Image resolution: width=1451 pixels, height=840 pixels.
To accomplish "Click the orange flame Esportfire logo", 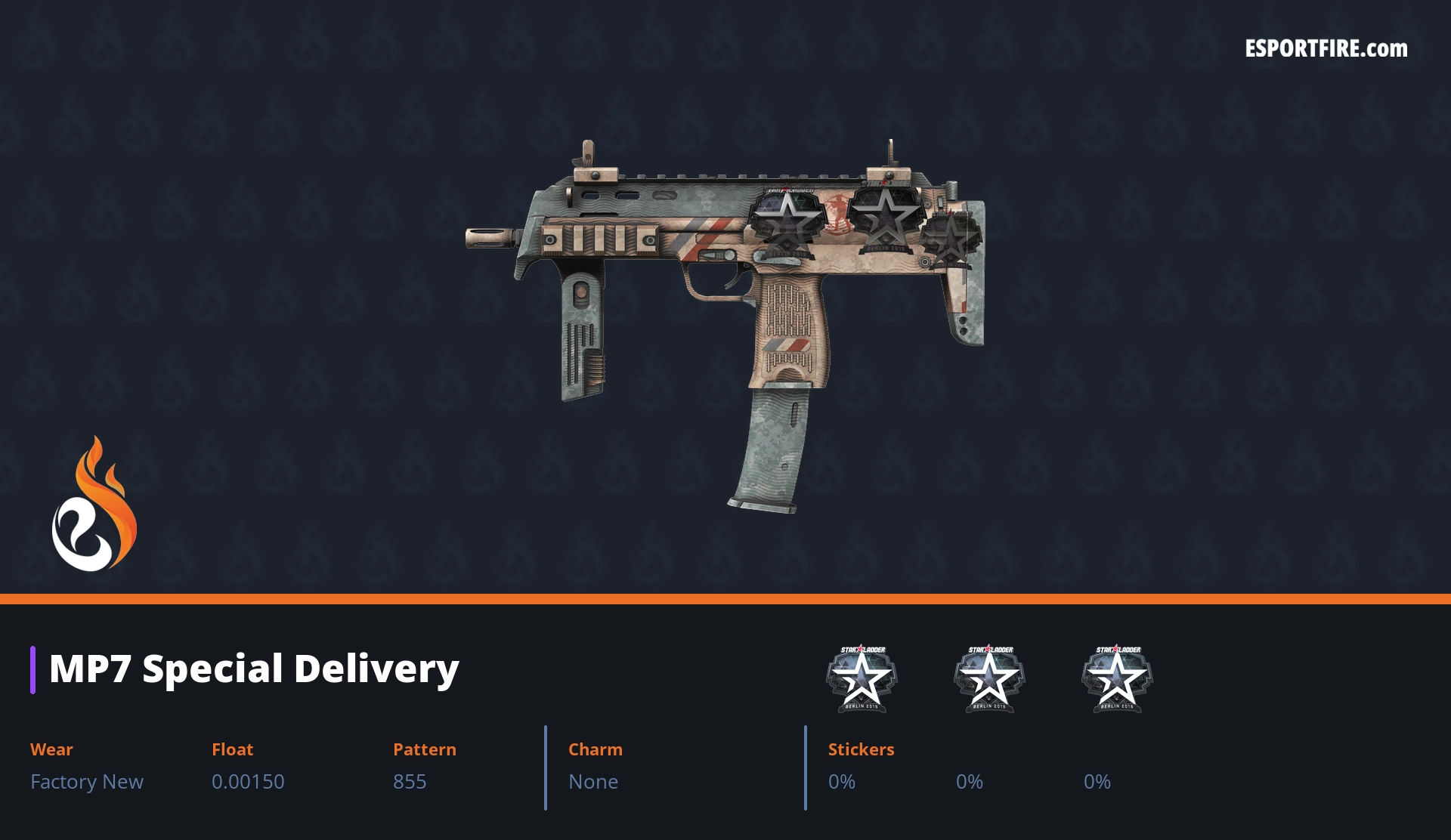I will [94, 505].
